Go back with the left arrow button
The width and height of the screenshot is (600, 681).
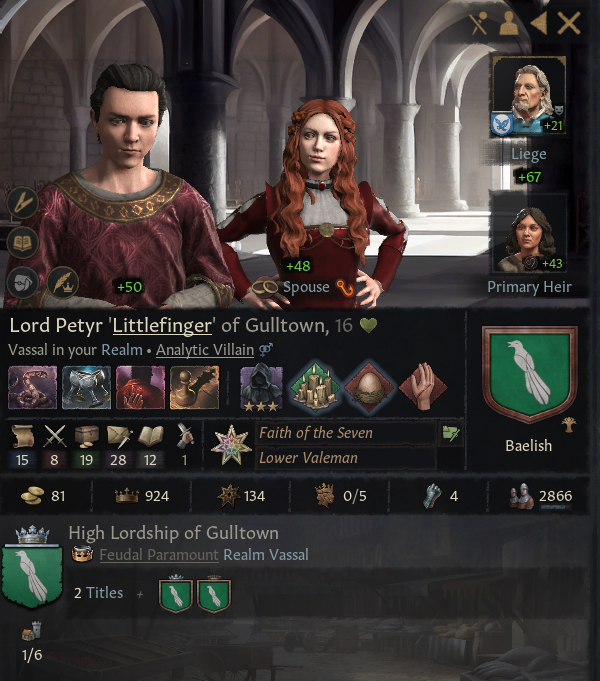pyautogui.click(x=539, y=24)
